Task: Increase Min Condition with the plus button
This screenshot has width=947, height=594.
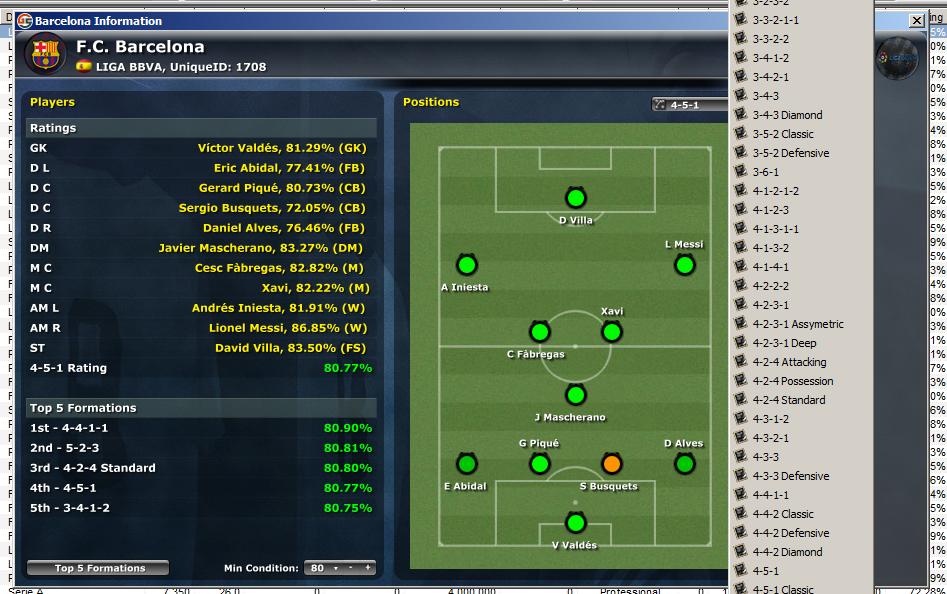Action: (x=367, y=568)
